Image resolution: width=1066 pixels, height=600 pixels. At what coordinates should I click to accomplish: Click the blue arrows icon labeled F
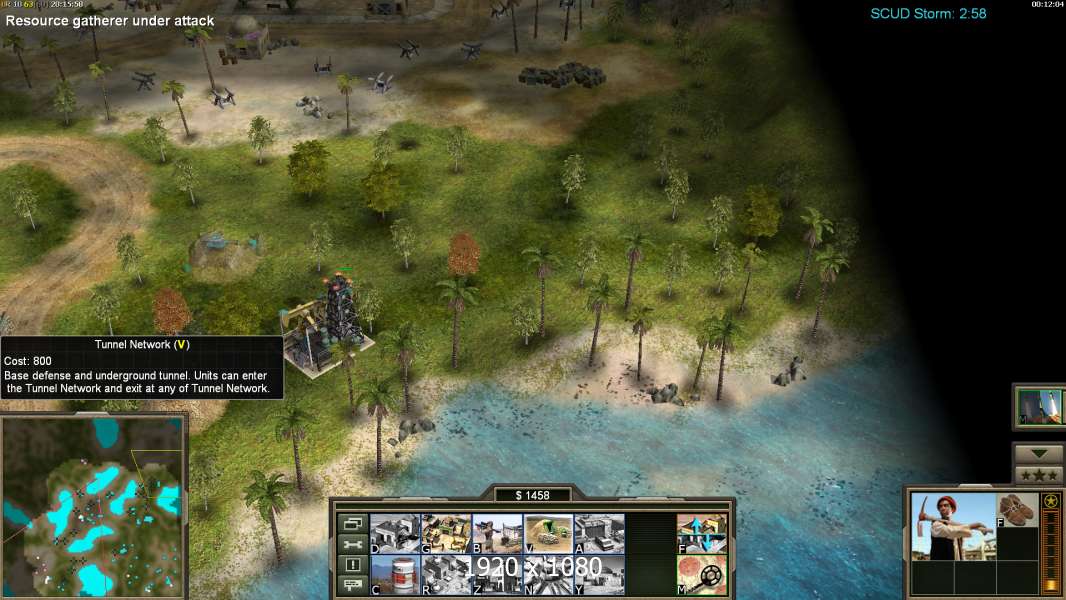702,533
